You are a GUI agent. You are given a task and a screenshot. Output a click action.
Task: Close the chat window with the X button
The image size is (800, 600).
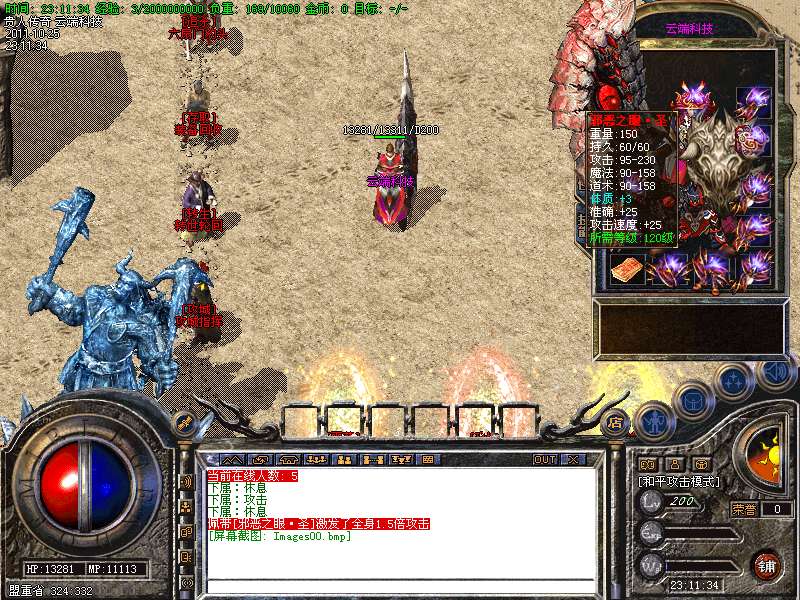tap(573, 460)
